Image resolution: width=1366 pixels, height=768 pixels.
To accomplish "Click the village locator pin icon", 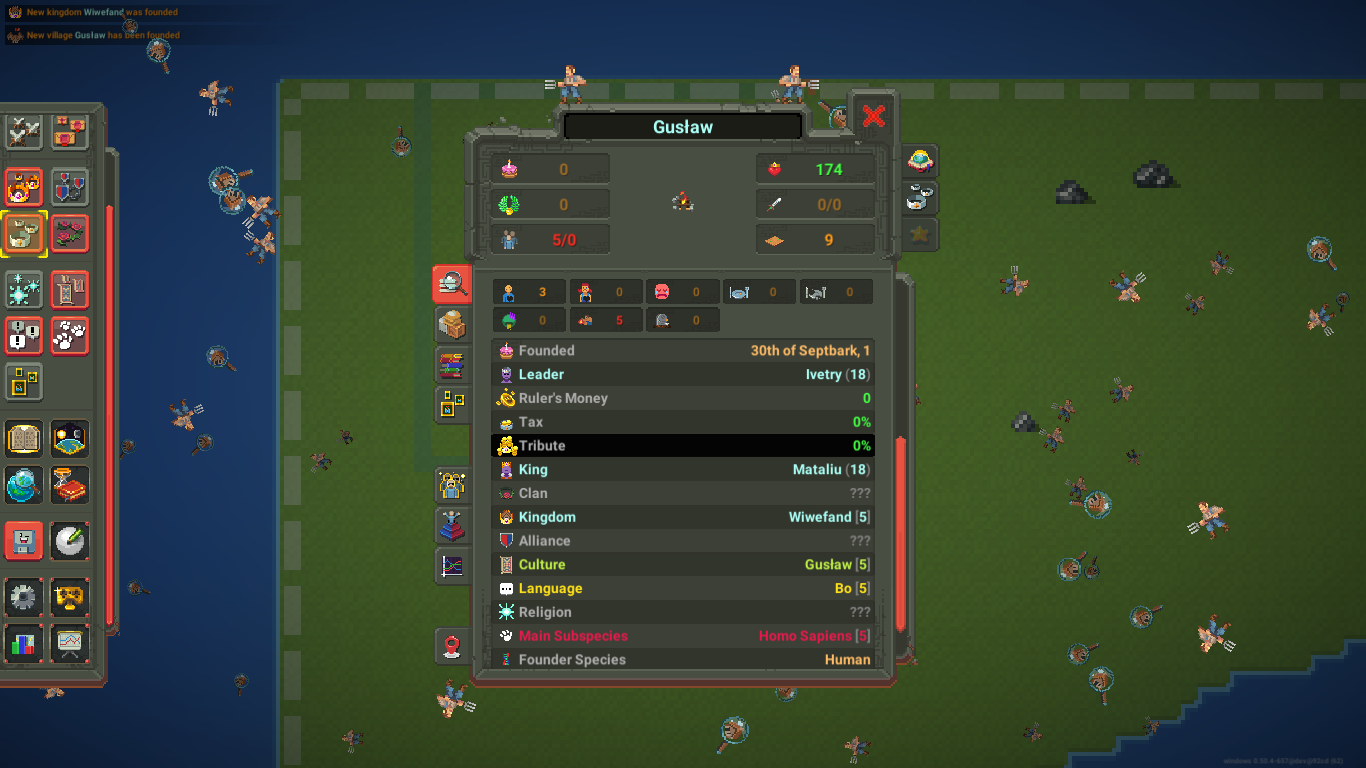I will (x=452, y=646).
